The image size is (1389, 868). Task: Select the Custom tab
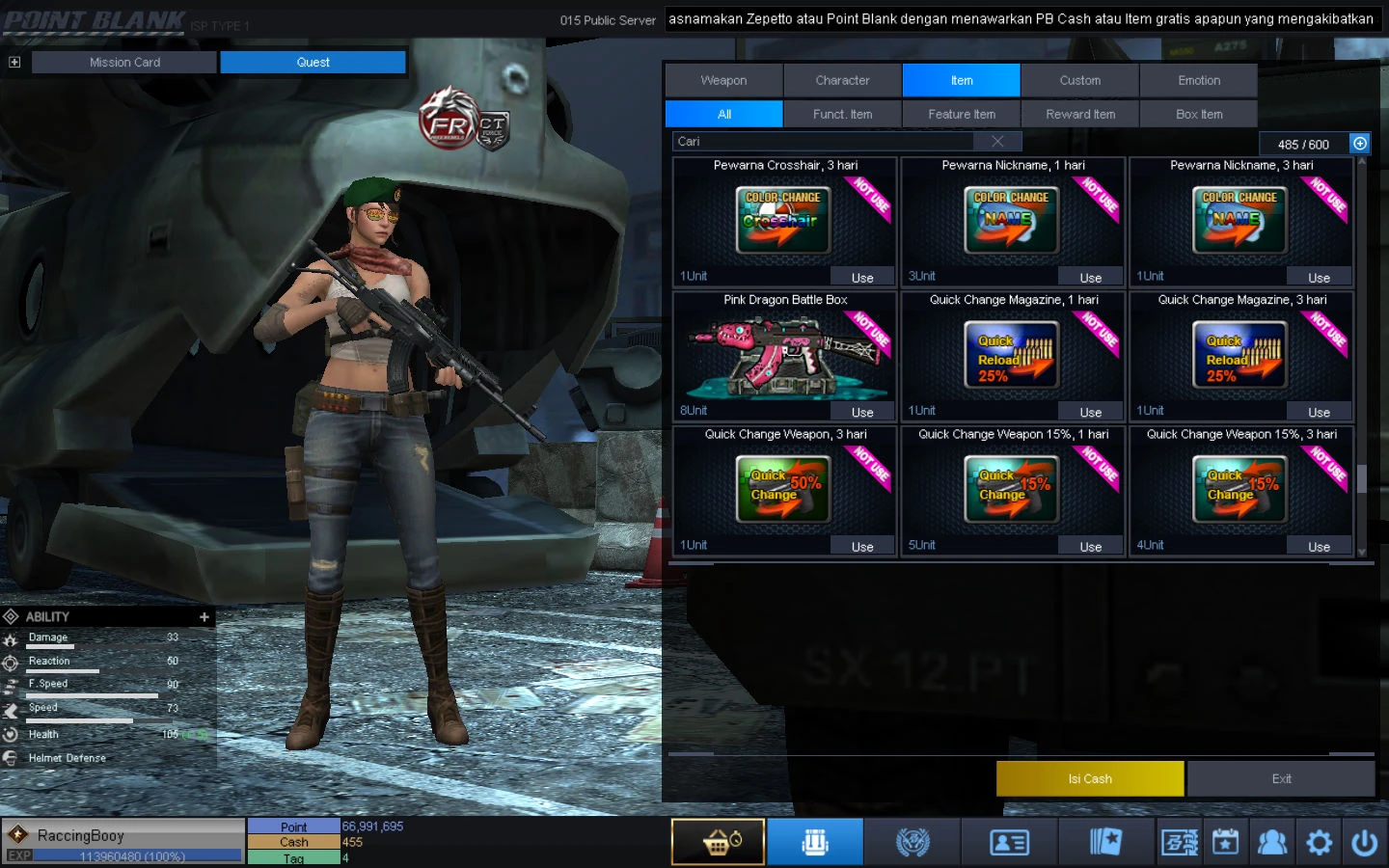tap(1079, 81)
